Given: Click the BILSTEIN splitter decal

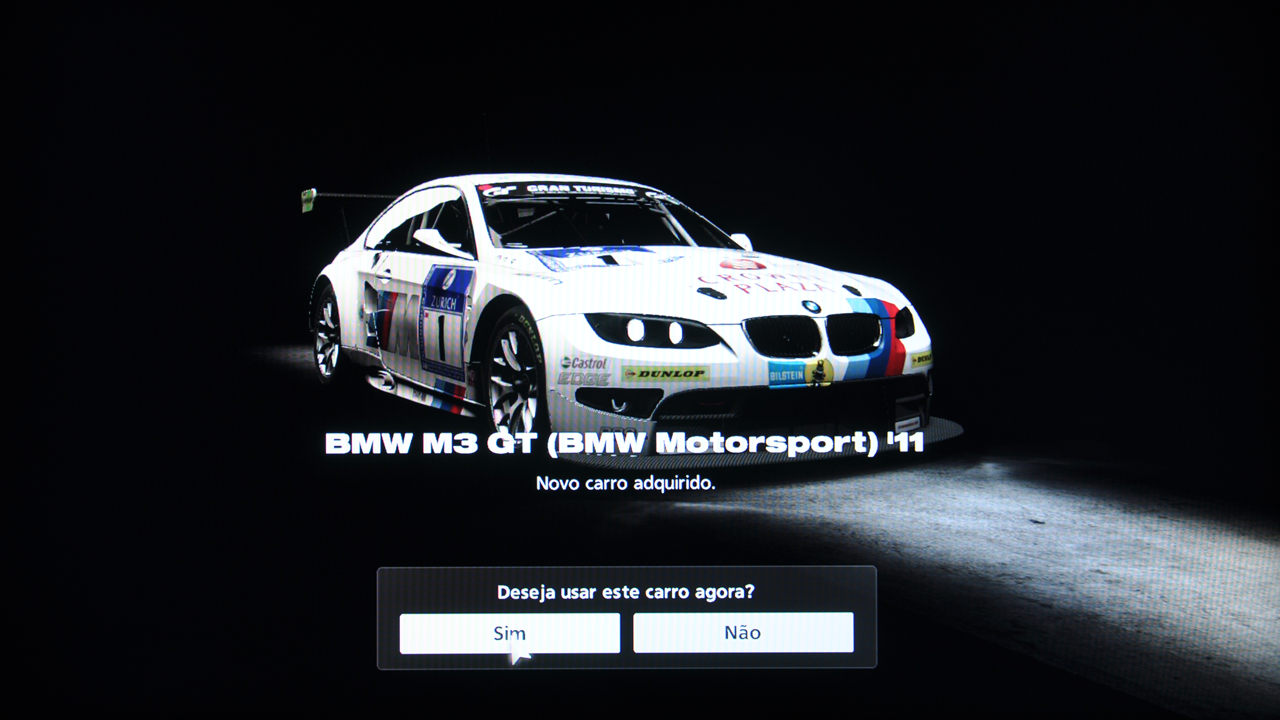Looking at the screenshot, I should [787, 373].
